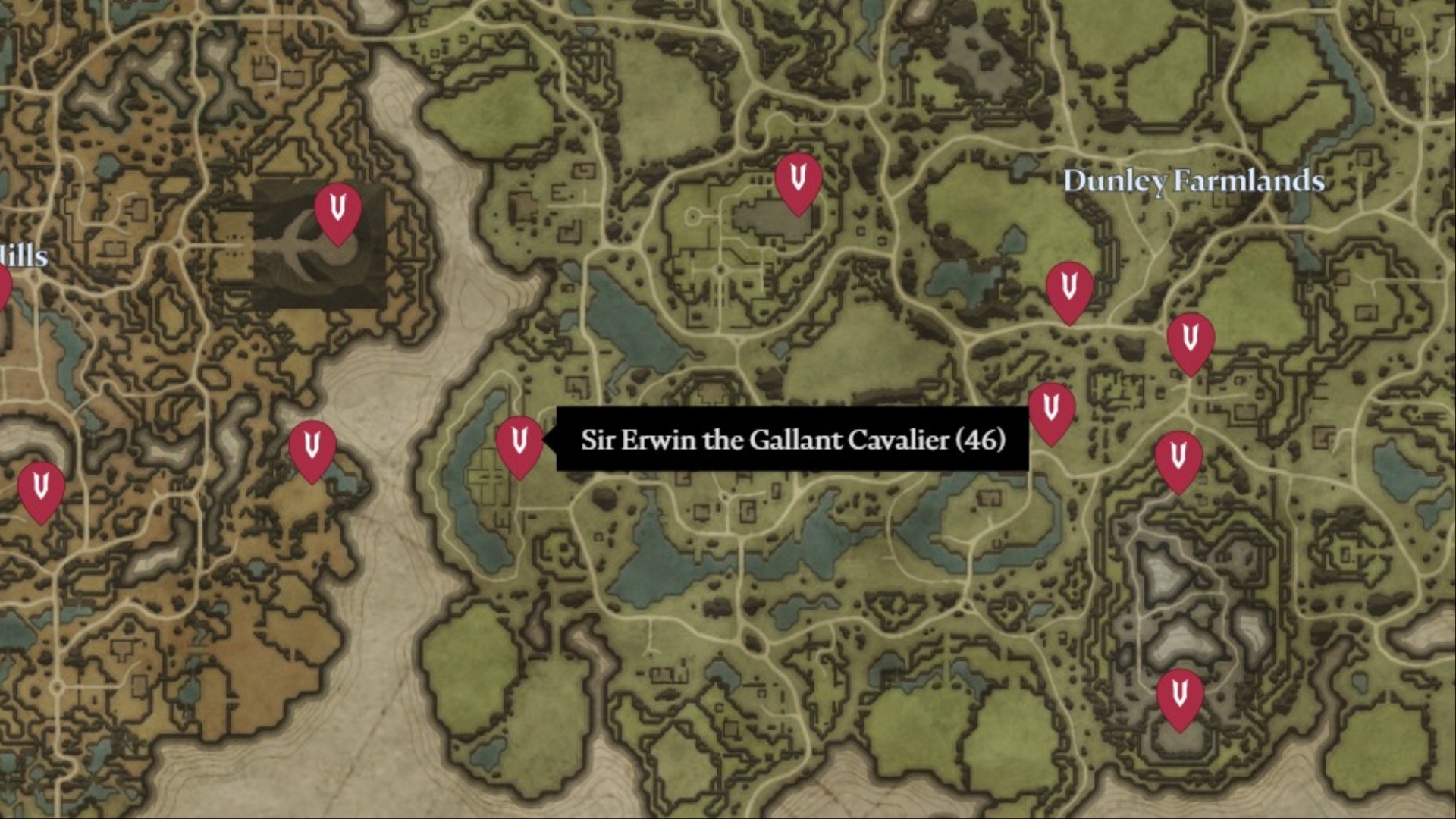Select the Sir Erwin the Gallant Cavalier marker

(519, 444)
